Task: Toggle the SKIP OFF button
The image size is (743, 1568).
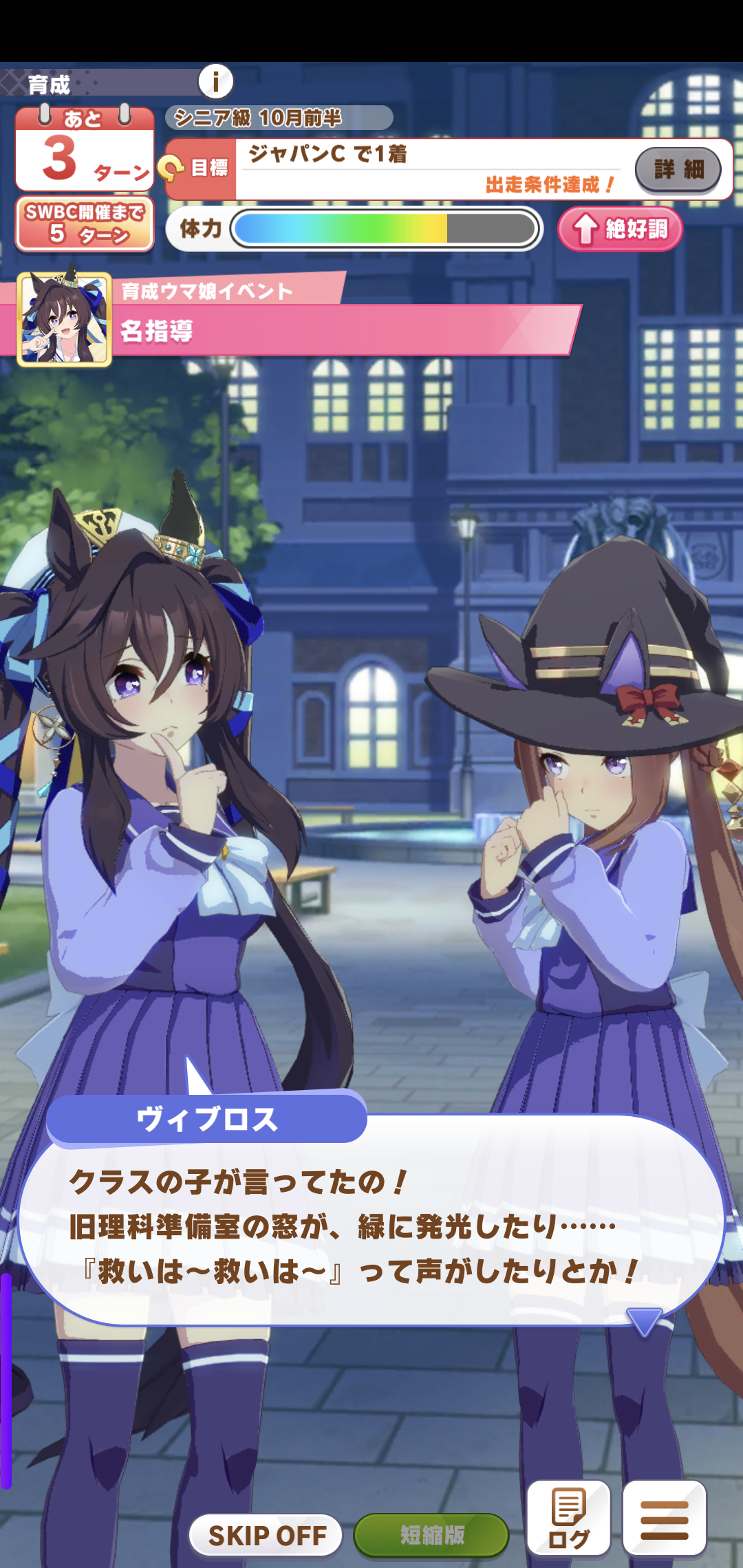Action: 266,1534
